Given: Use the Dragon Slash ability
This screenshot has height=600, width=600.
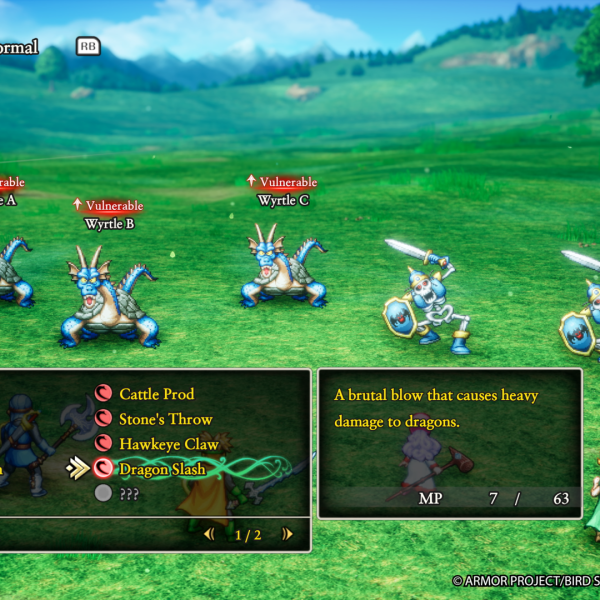Looking at the screenshot, I should 162,468.
